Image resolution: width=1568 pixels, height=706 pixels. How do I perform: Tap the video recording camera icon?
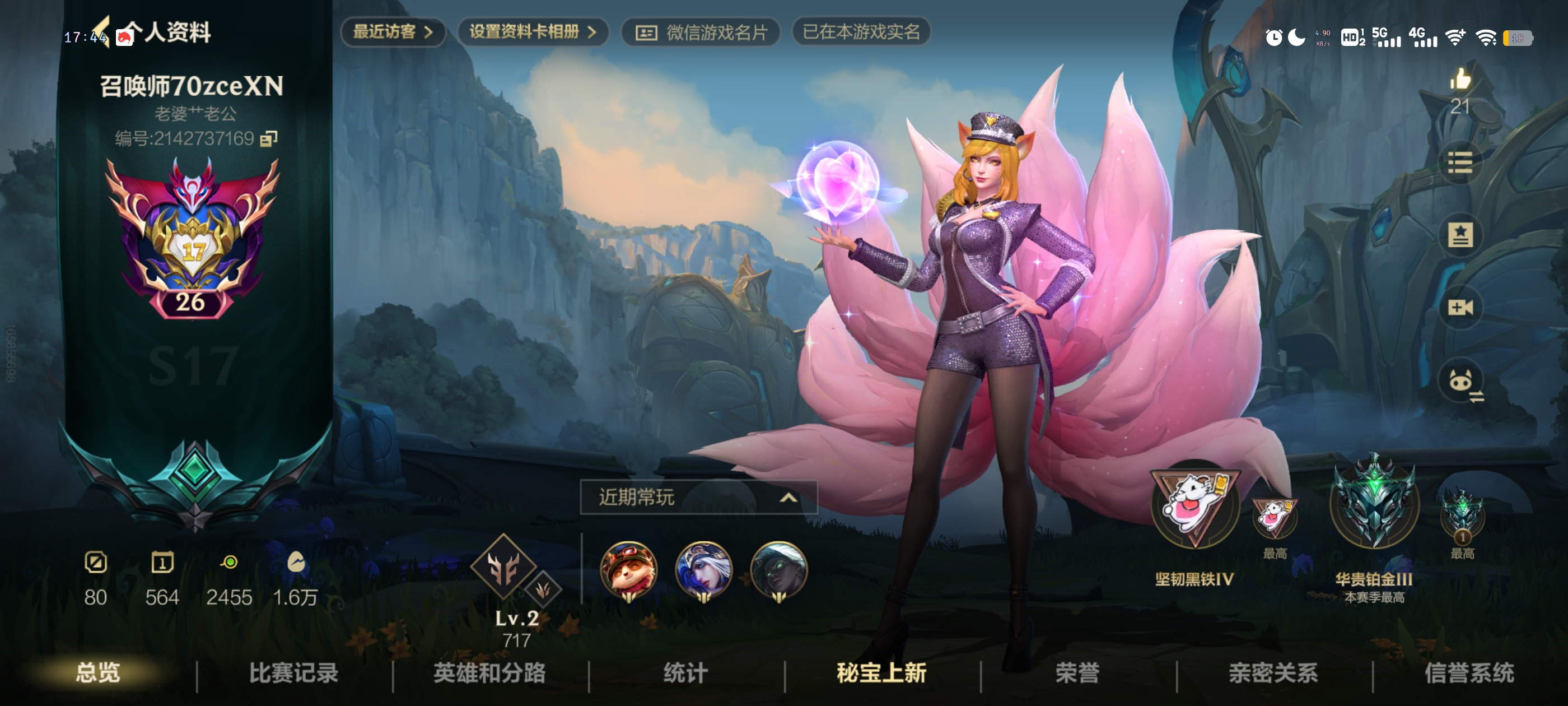coord(1460,309)
